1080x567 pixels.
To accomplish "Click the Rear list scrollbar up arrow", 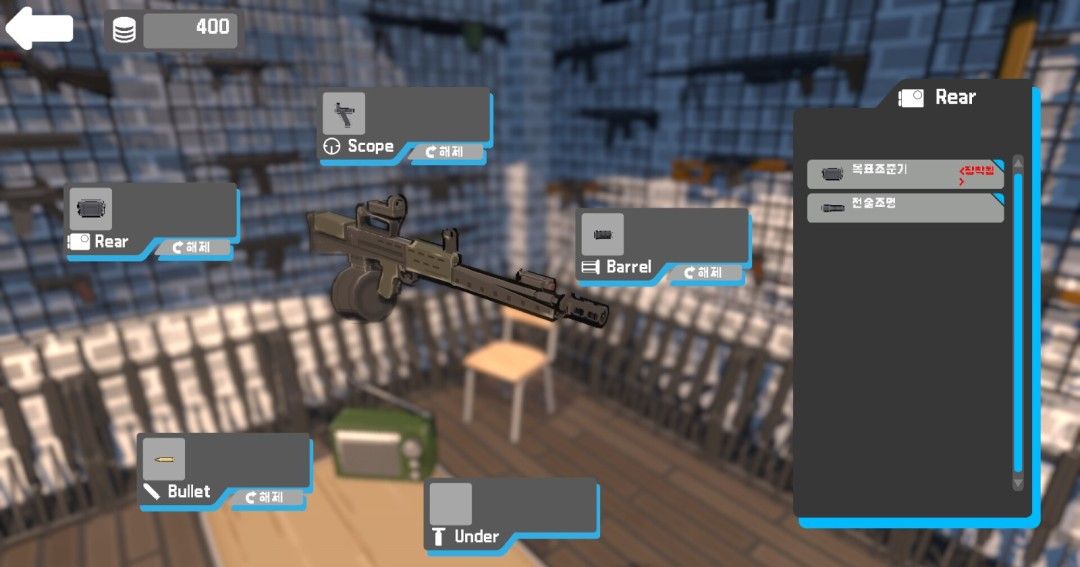I will (x=1018, y=163).
